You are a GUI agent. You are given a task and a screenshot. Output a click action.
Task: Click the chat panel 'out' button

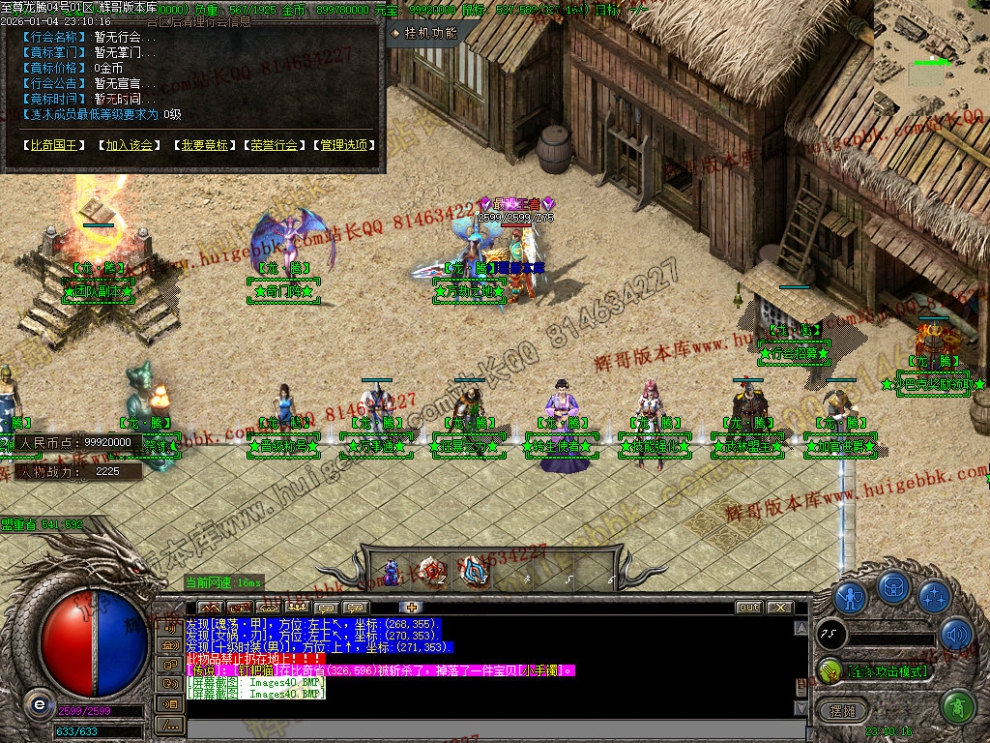748,607
